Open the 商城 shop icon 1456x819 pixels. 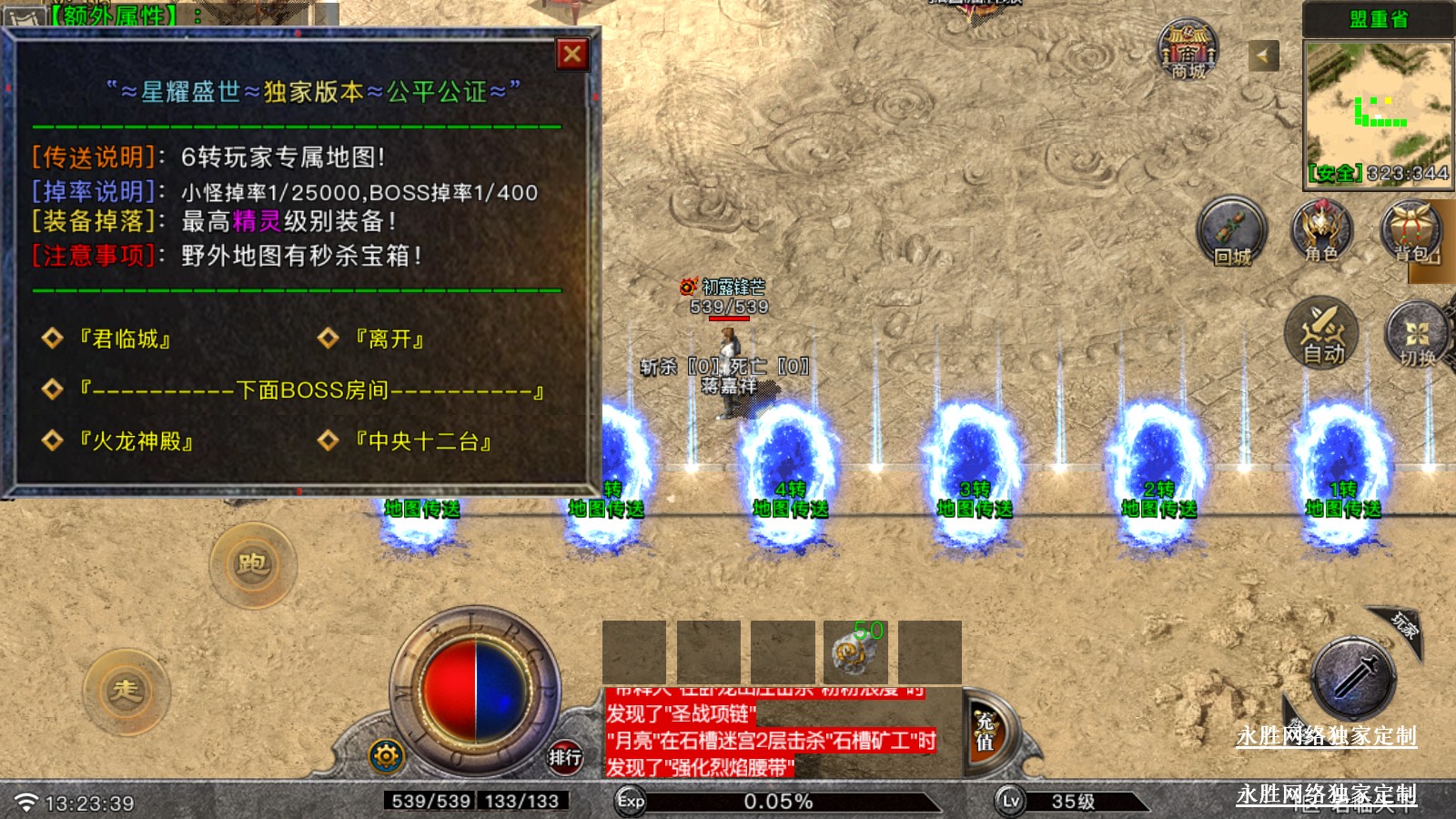1188,50
